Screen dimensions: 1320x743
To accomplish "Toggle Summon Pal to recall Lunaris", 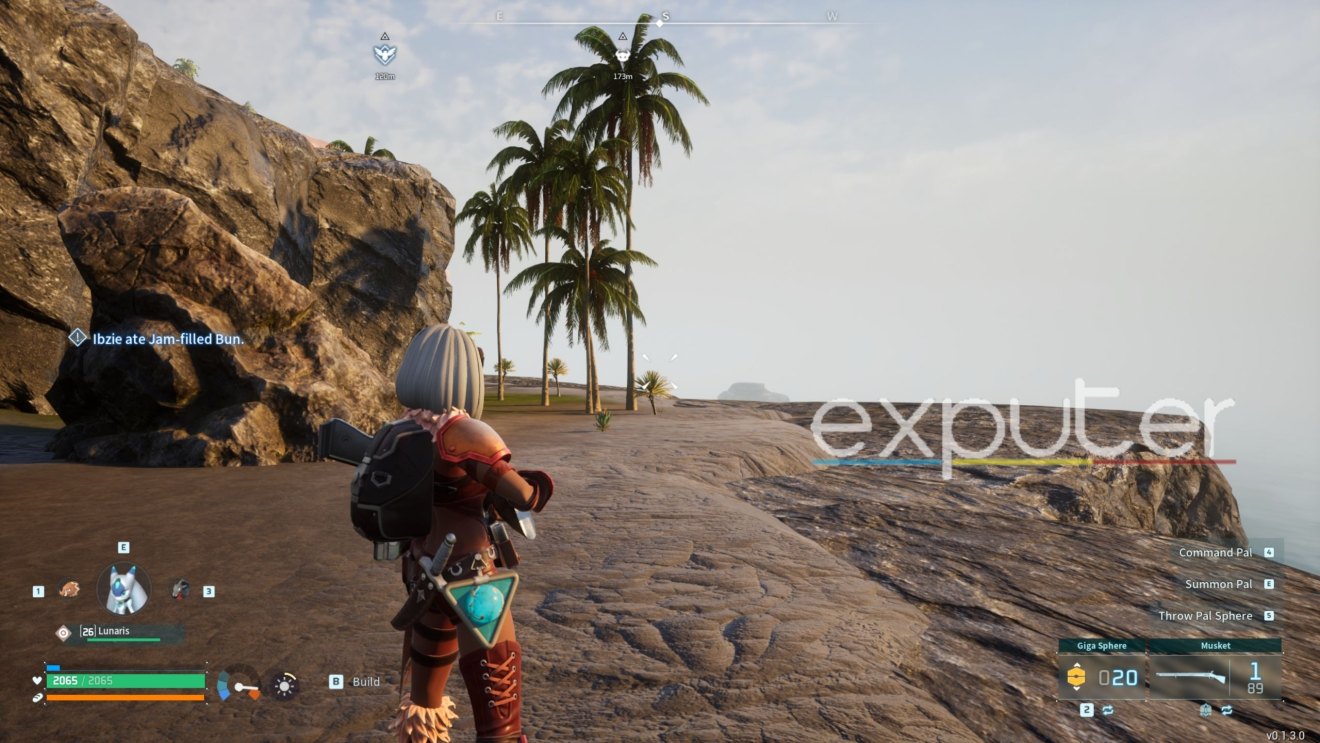I will pos(1221,583).
